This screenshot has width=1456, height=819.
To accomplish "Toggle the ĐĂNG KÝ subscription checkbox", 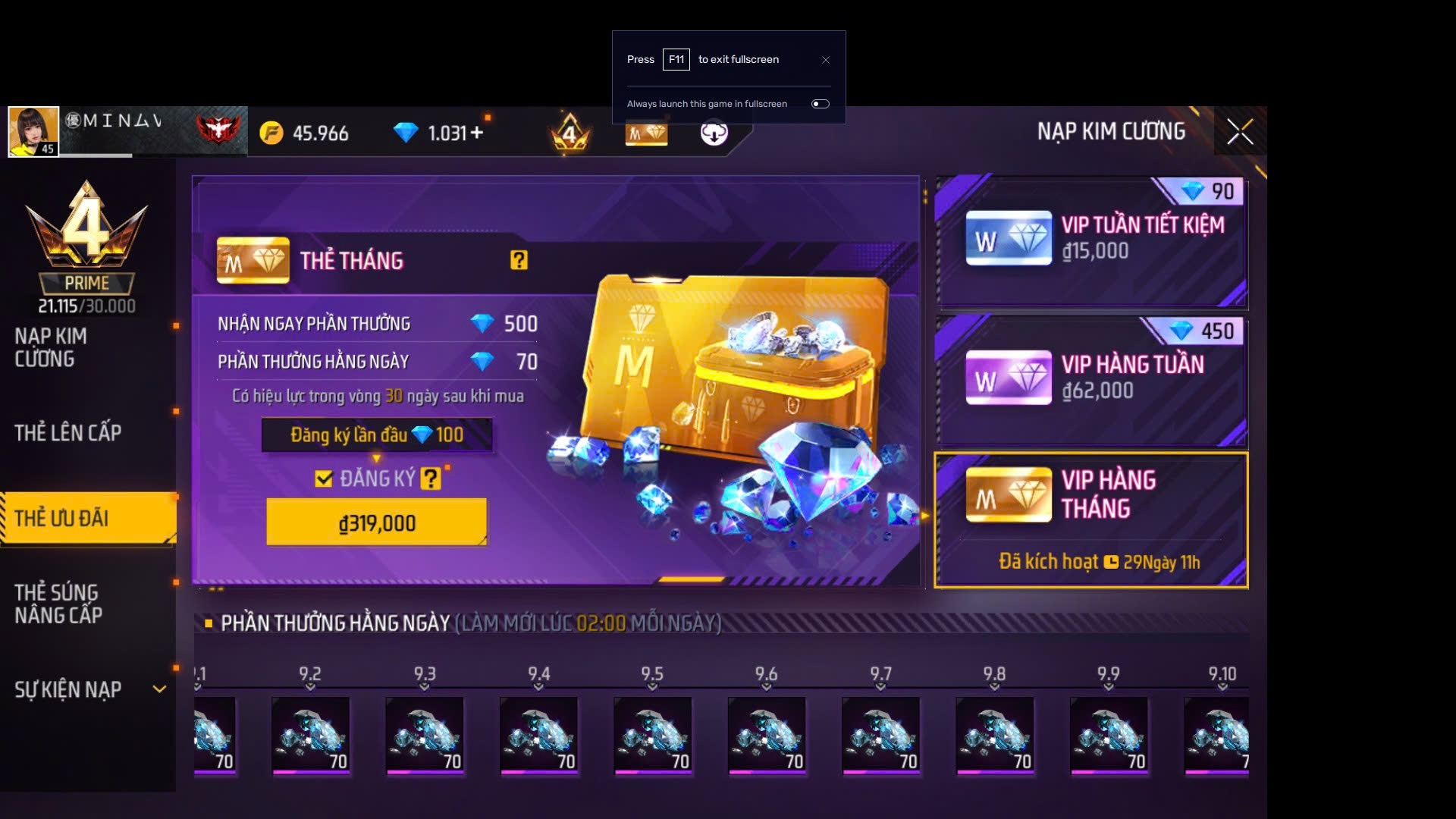I will pyautogui.click(x=324, y=479).
